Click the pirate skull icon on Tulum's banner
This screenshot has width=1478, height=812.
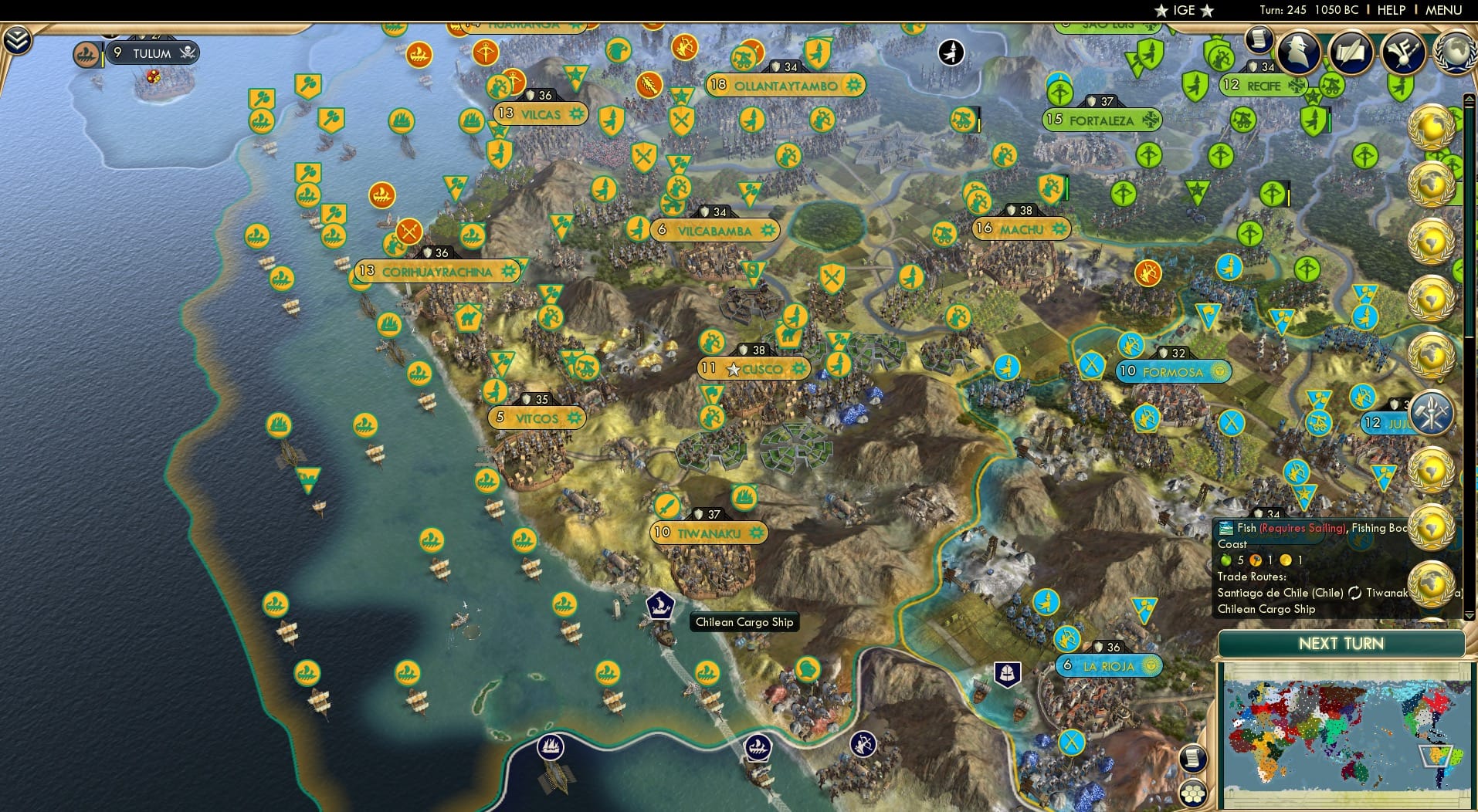point(187,53)
